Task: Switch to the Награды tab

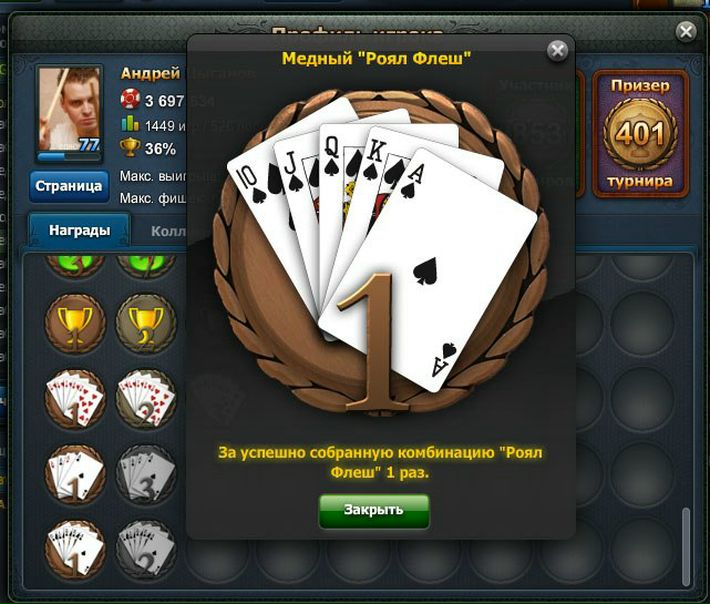Action: tap(79, 230)
